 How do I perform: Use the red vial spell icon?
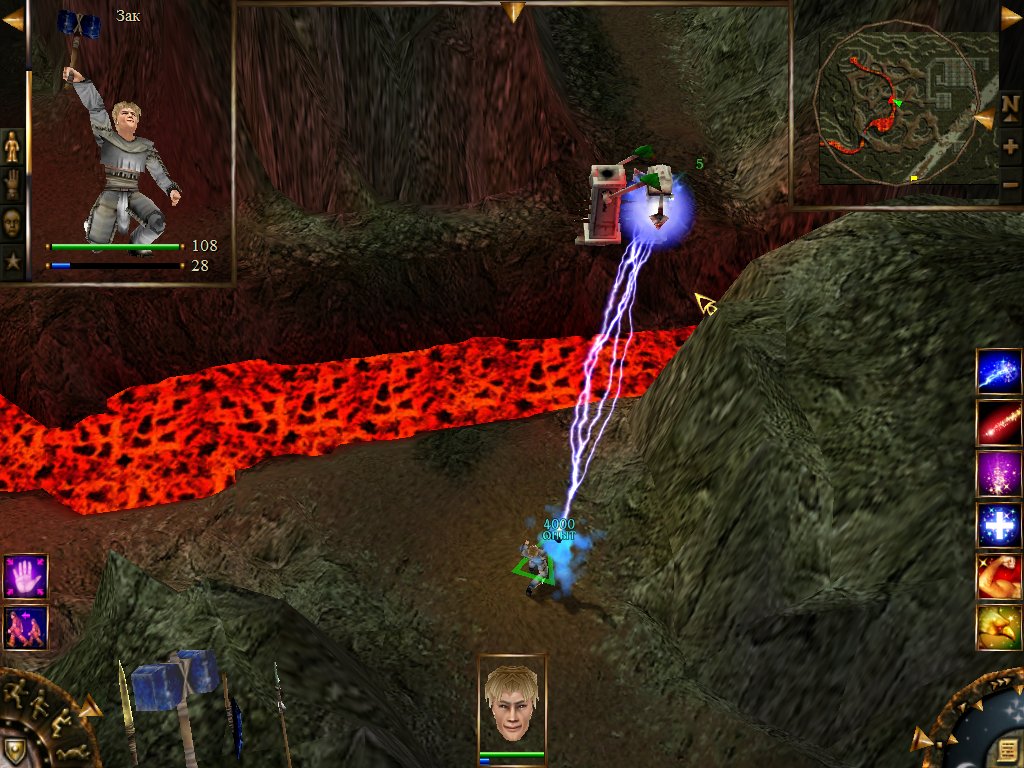(998, 422)
